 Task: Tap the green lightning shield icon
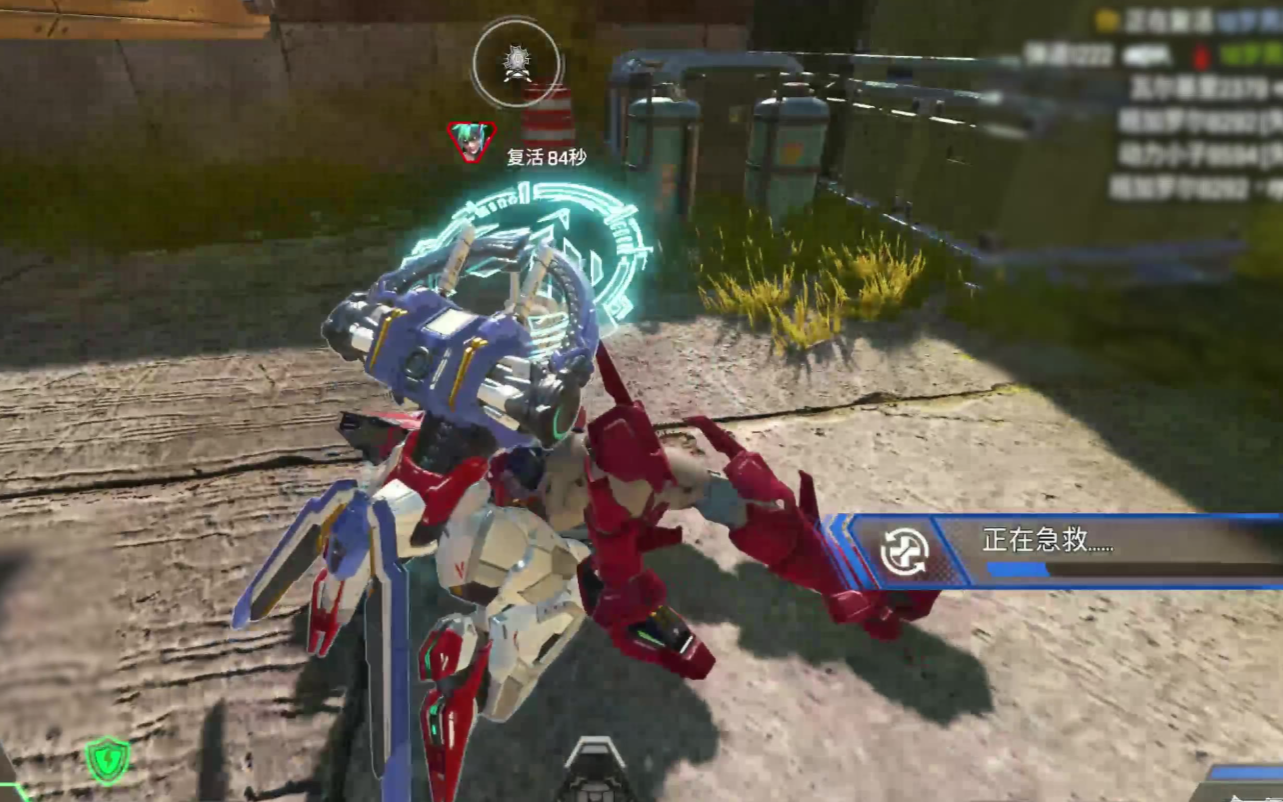(x=108, y=759)
